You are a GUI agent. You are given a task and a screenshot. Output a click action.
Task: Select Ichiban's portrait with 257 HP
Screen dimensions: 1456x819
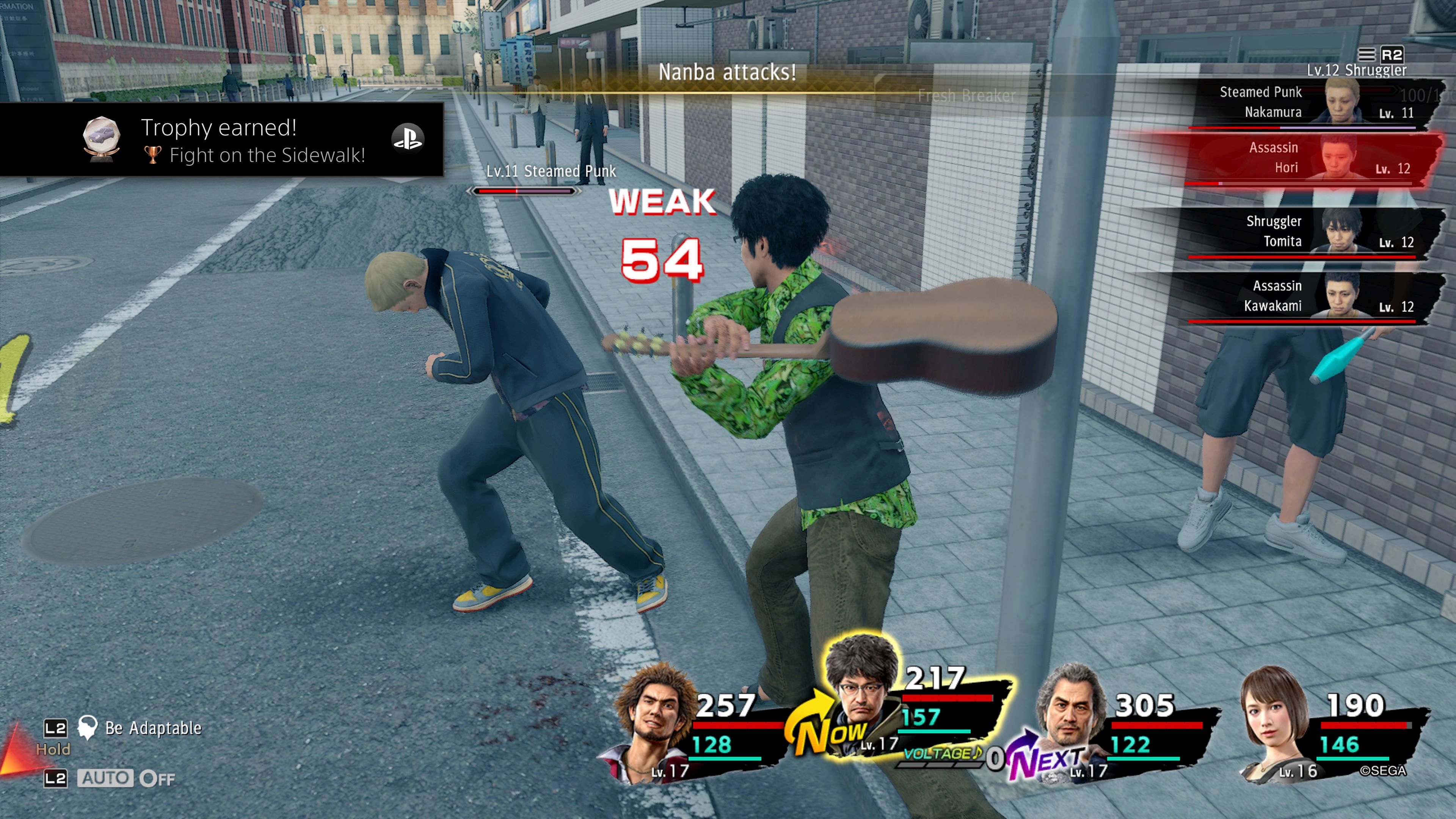click(656, 721)
